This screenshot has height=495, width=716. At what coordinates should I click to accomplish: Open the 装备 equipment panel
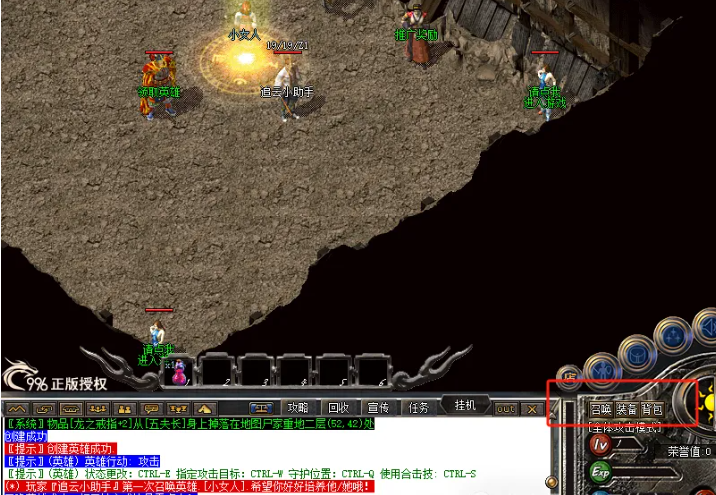coord(627,410)
